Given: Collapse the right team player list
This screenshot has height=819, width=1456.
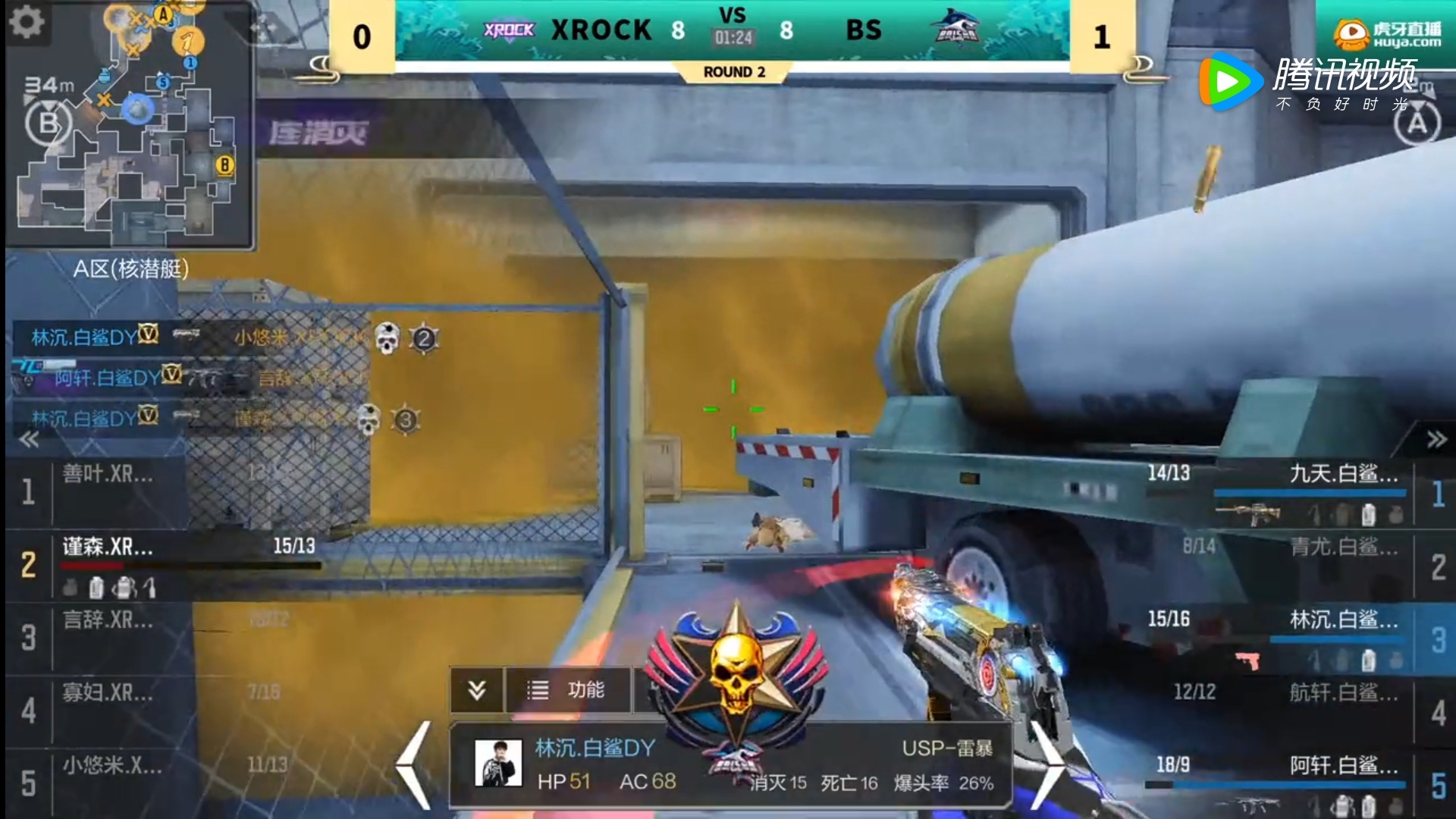Looking at the screenshot, I should pyautogui.click(x=1436, y=440).
